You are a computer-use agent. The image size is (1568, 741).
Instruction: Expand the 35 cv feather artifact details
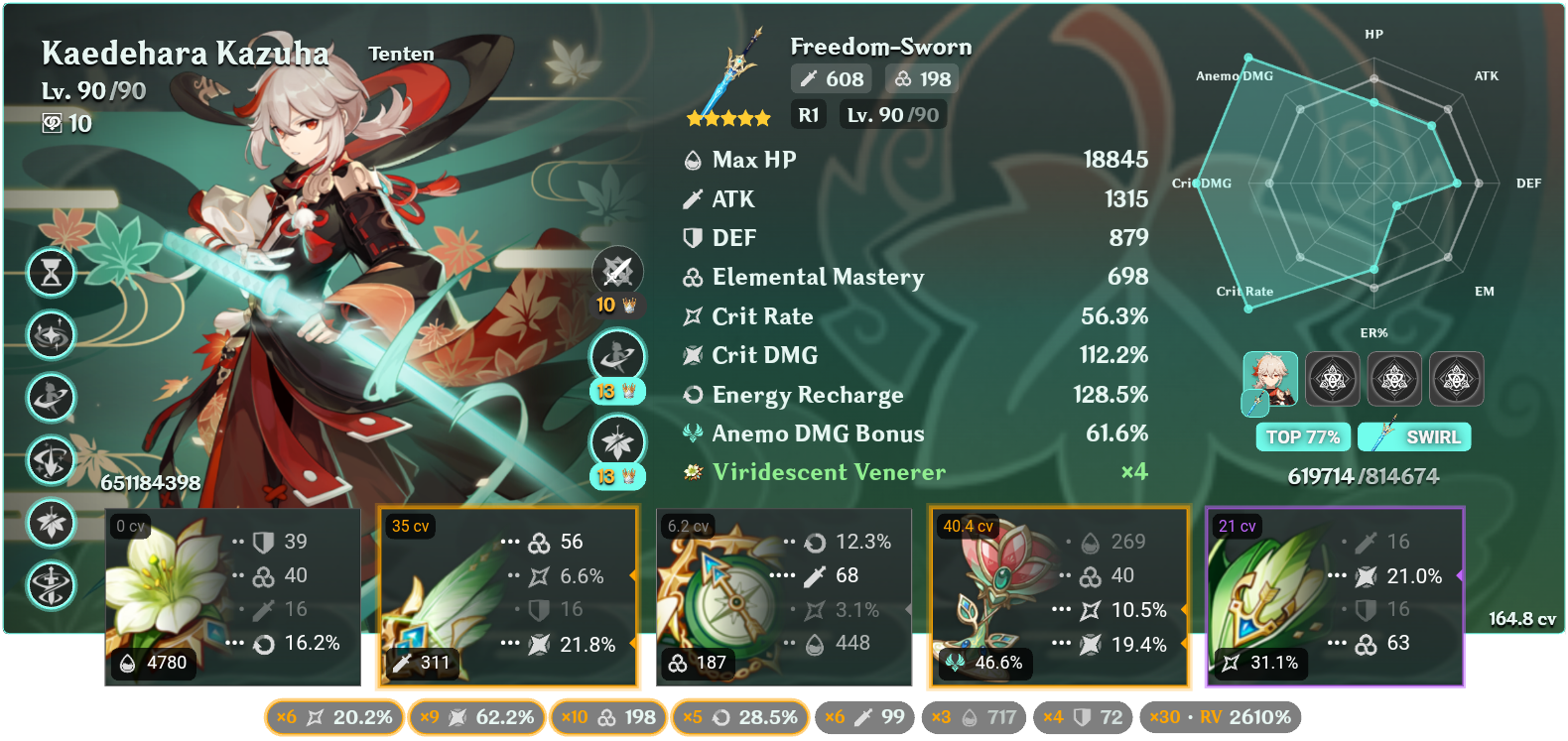tap(508, 595)
